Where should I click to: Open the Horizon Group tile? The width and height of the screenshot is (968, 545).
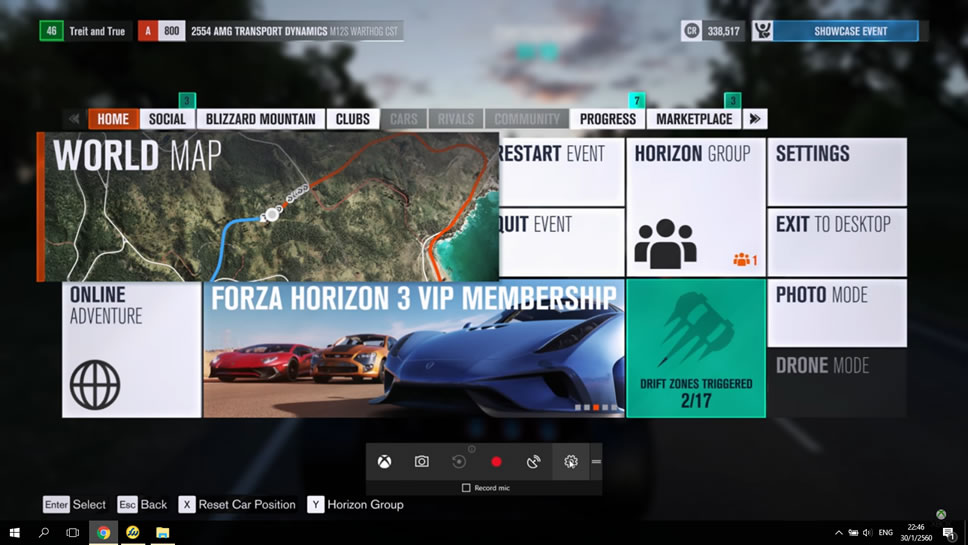pos(695,207)
